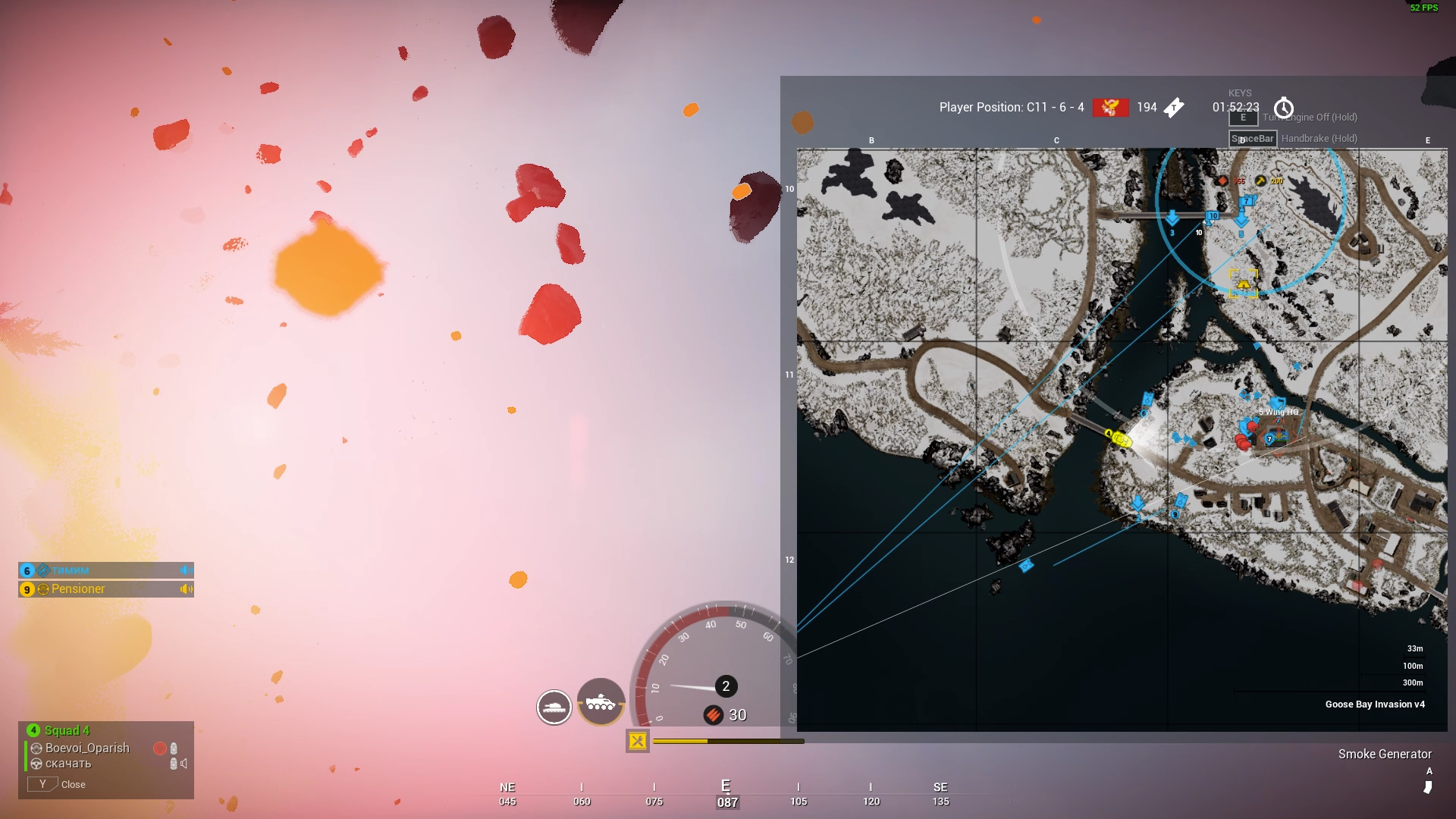Select squad member скачать

coord(68,764)
